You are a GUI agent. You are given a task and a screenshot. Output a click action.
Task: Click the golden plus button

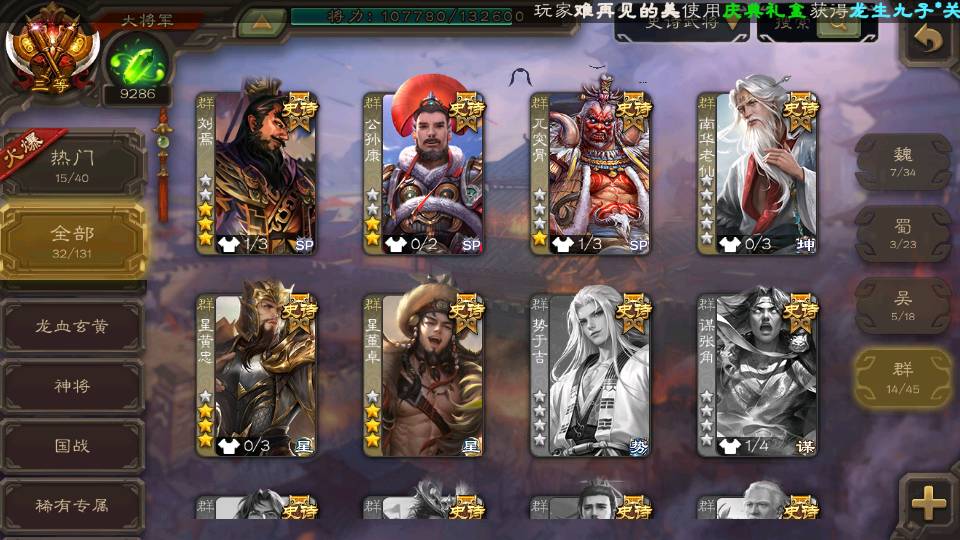929,502
